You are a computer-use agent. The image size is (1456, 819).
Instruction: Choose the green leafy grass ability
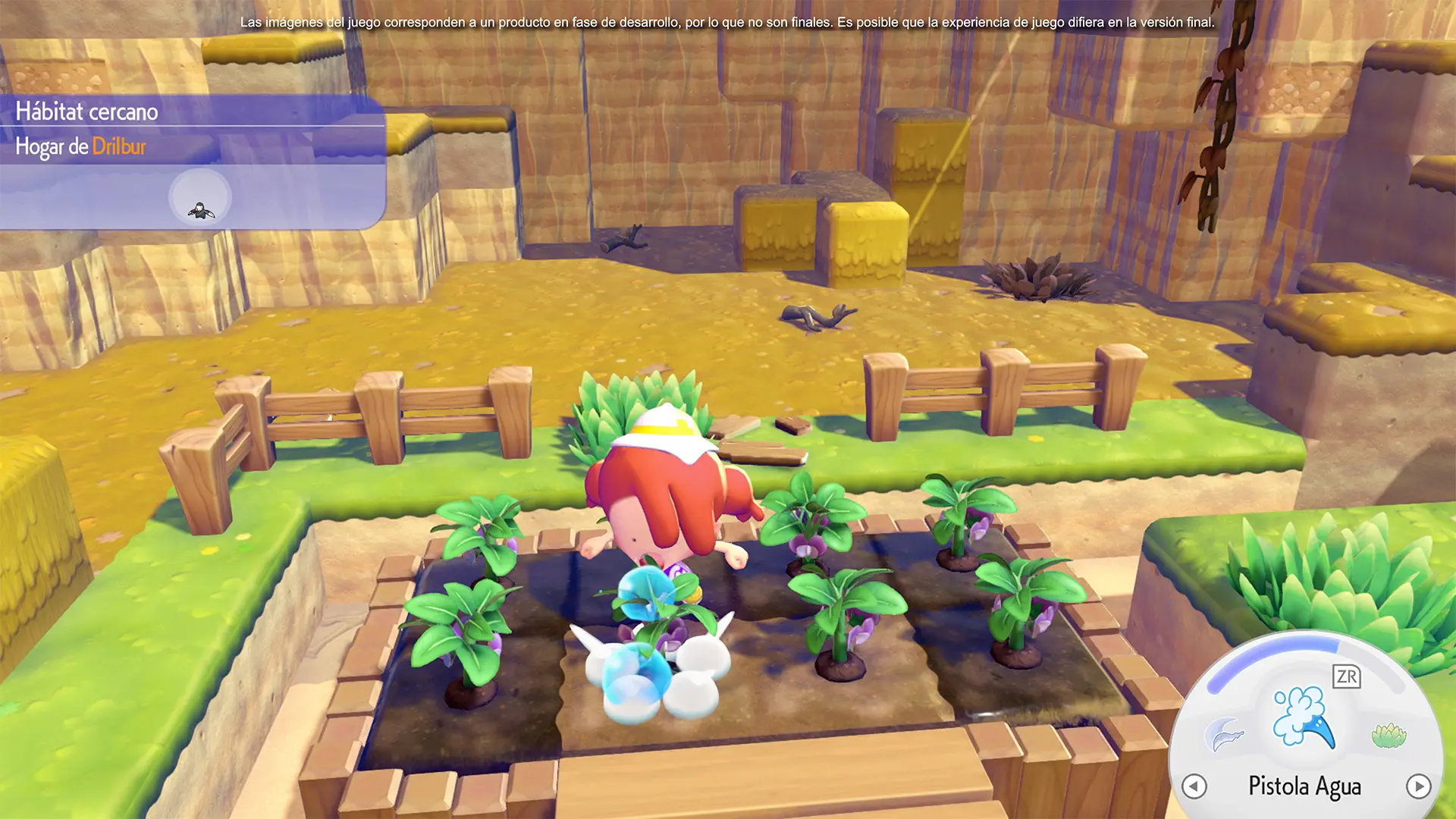point(1389,735)
